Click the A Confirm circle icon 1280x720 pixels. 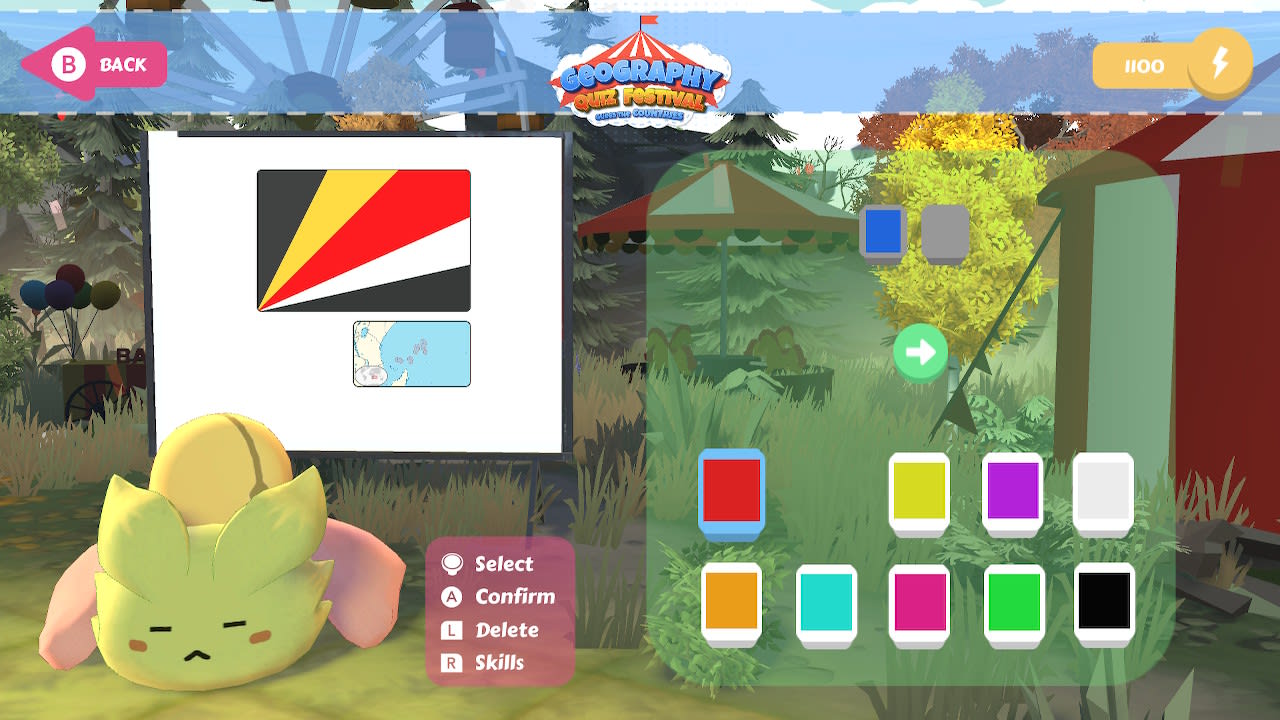450,597
